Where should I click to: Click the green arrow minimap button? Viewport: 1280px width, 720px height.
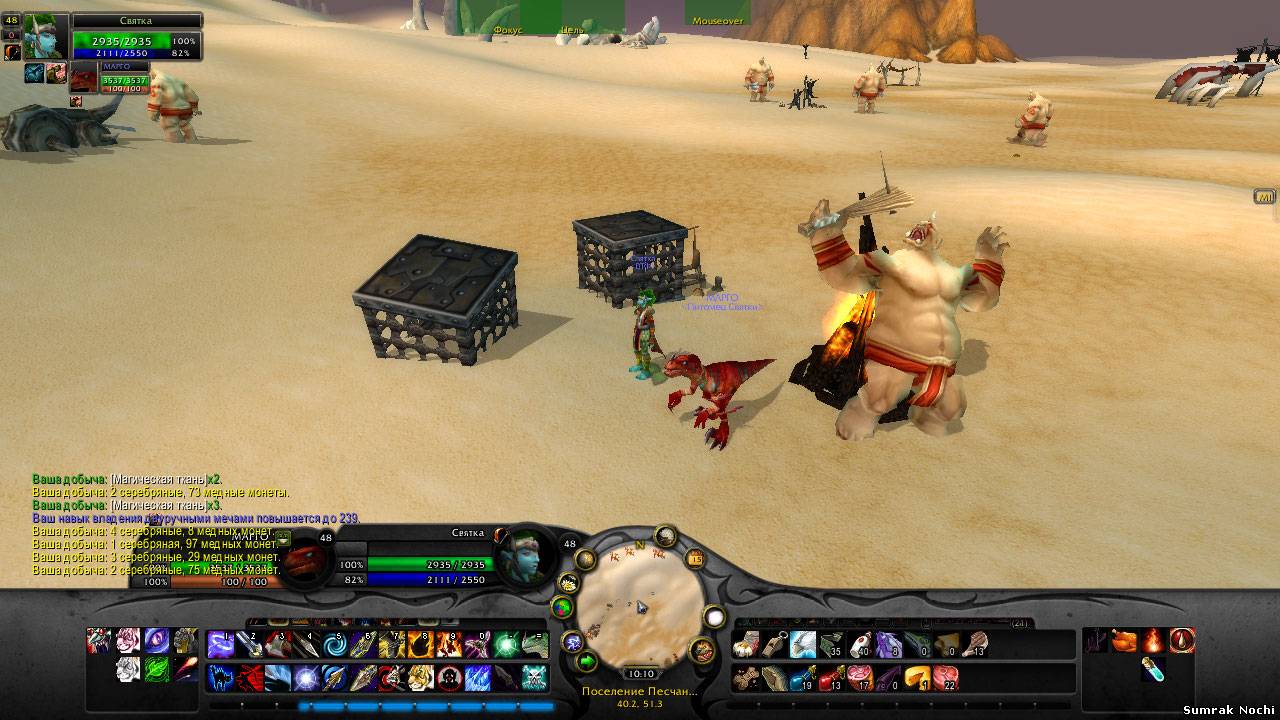(x=586, y=661)
